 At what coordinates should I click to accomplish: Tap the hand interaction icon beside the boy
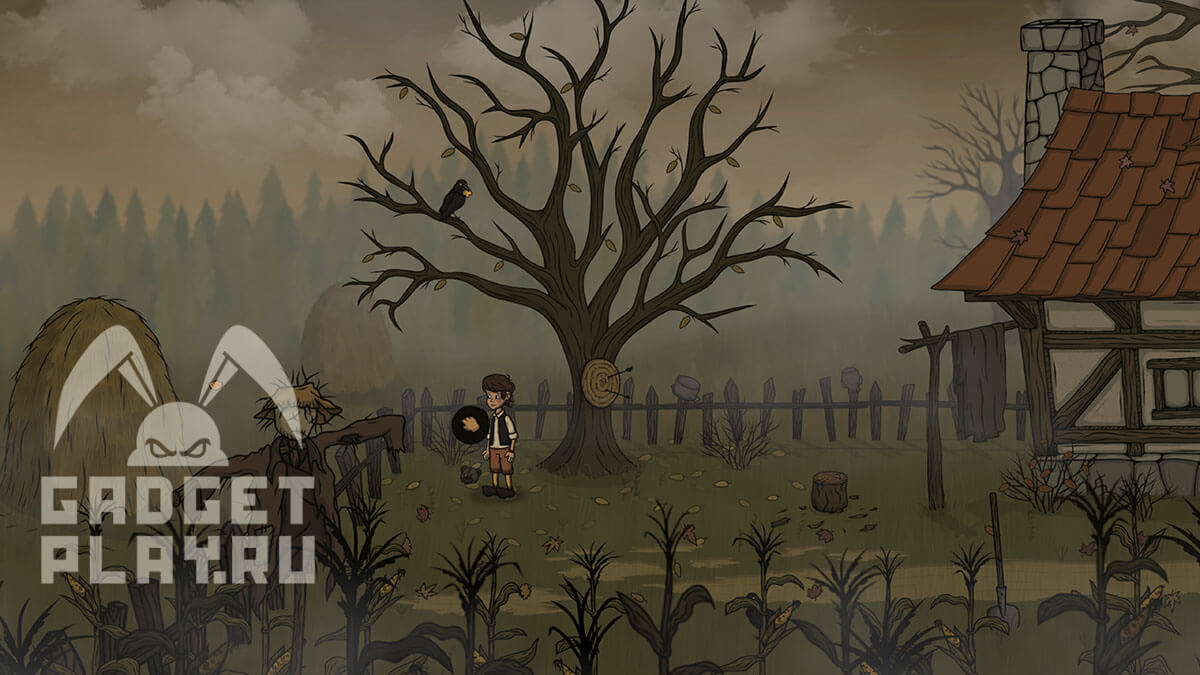469,424
